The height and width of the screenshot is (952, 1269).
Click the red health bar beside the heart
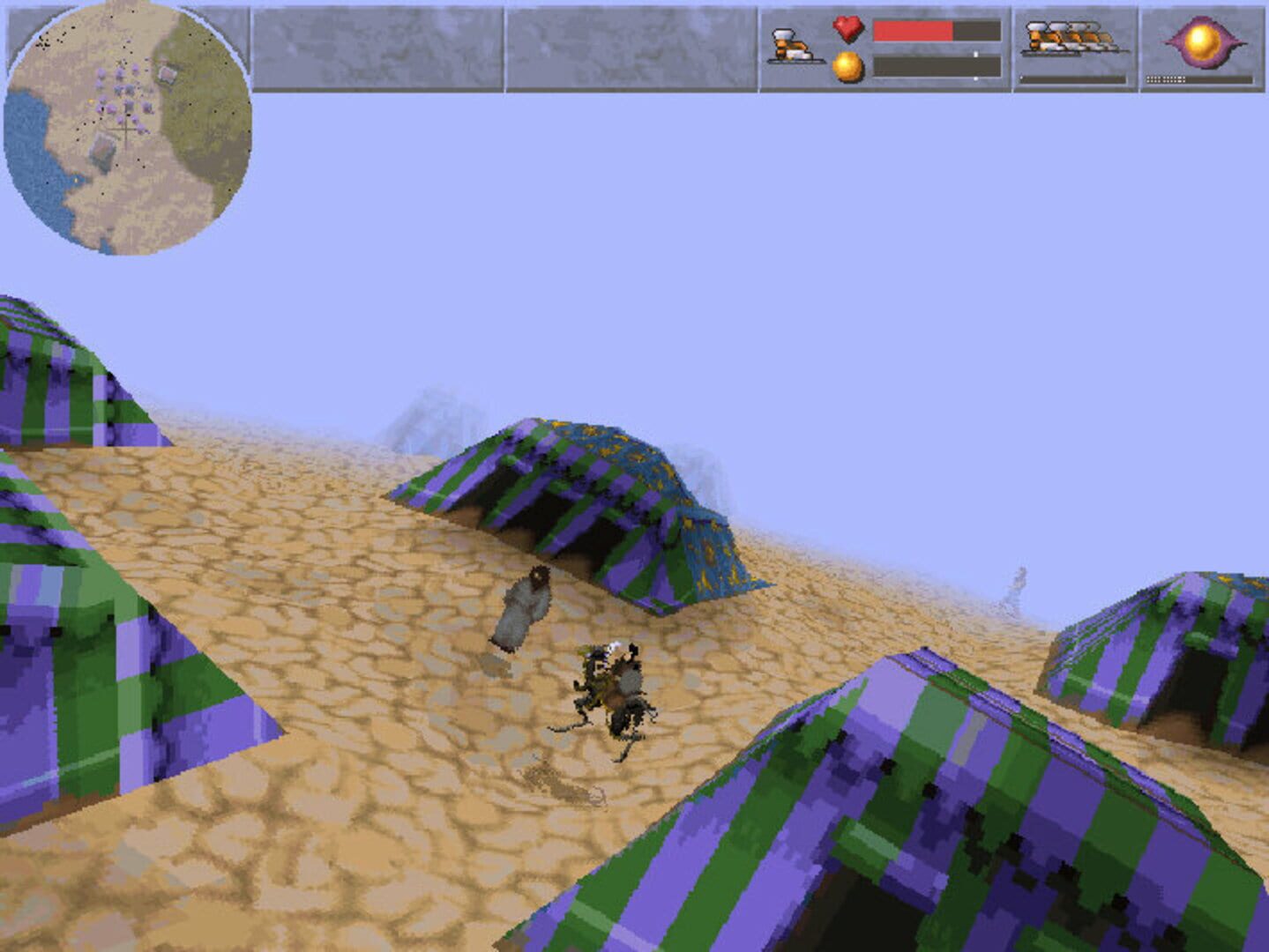click(x=913, y=31)
